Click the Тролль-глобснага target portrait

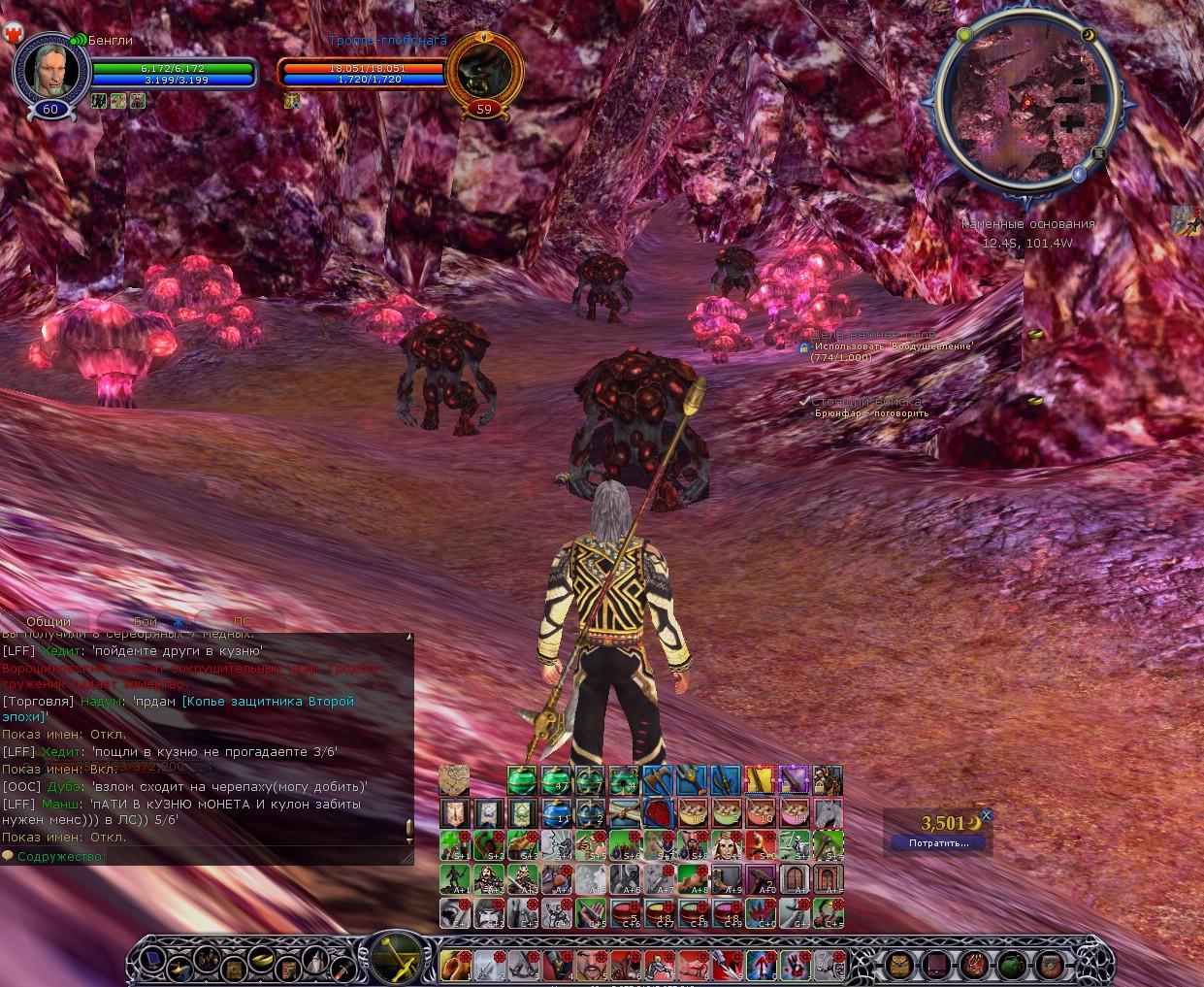(x=483, y=70)
